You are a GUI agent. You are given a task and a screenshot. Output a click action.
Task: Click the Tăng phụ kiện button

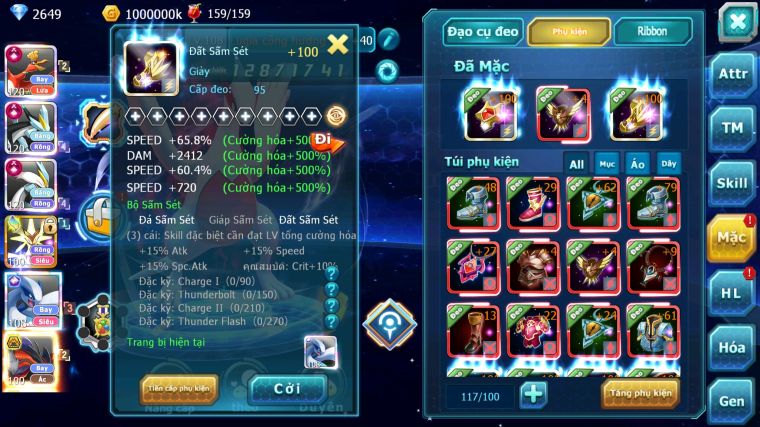(x=640, y=394)
